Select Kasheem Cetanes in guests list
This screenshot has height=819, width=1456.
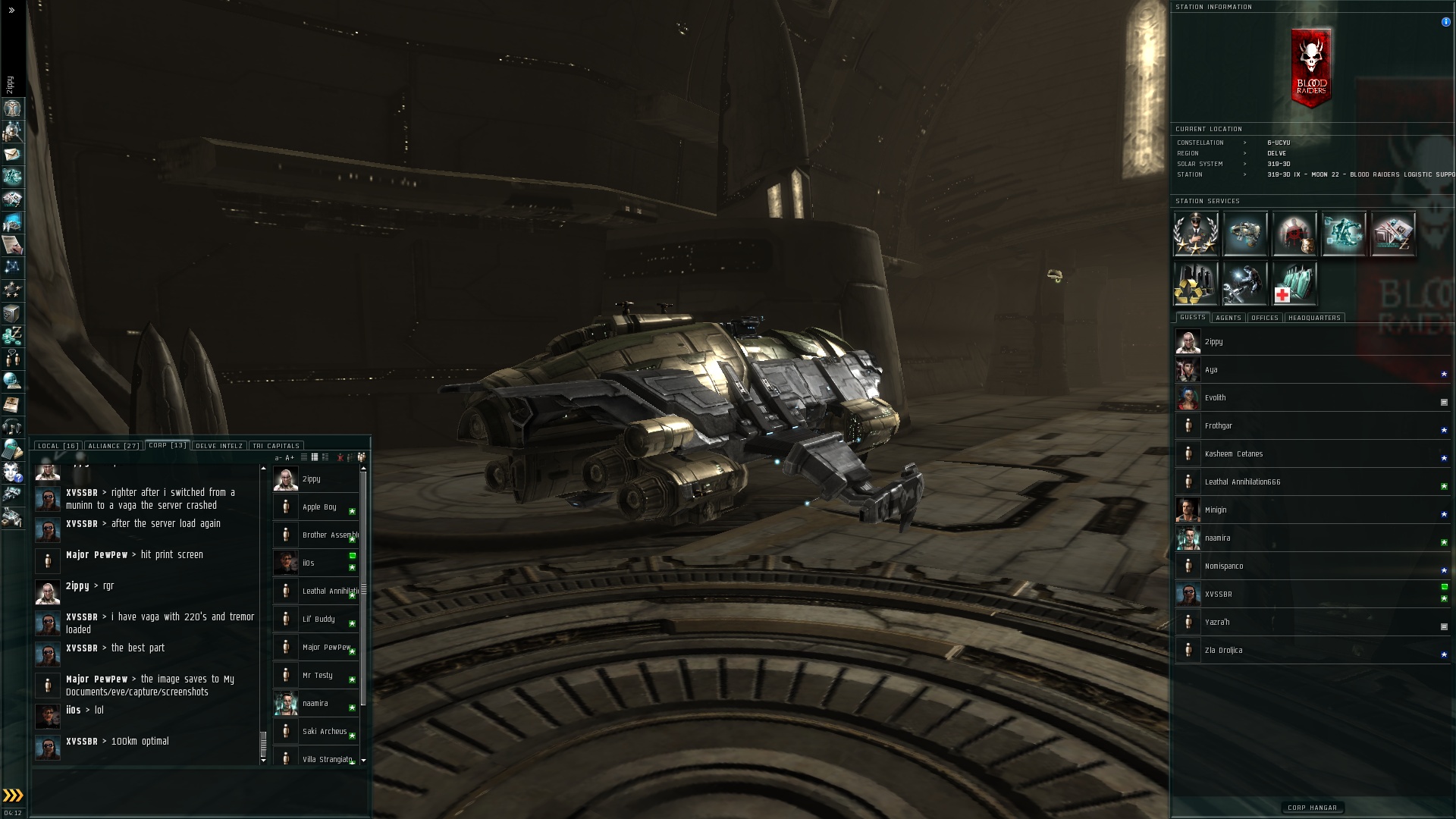[1233, 453]
